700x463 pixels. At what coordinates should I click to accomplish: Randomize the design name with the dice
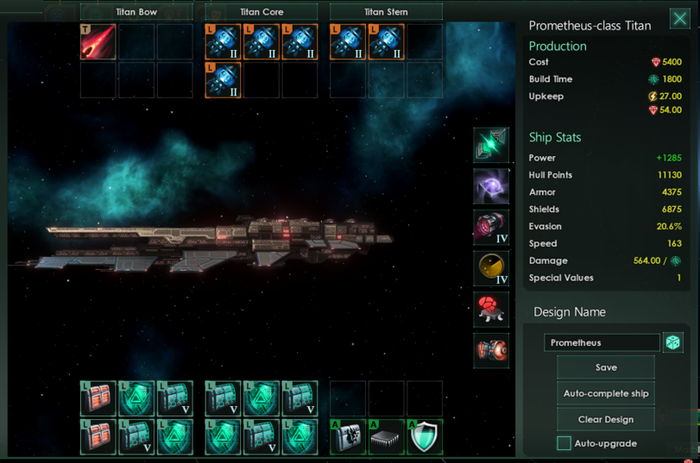674,342
